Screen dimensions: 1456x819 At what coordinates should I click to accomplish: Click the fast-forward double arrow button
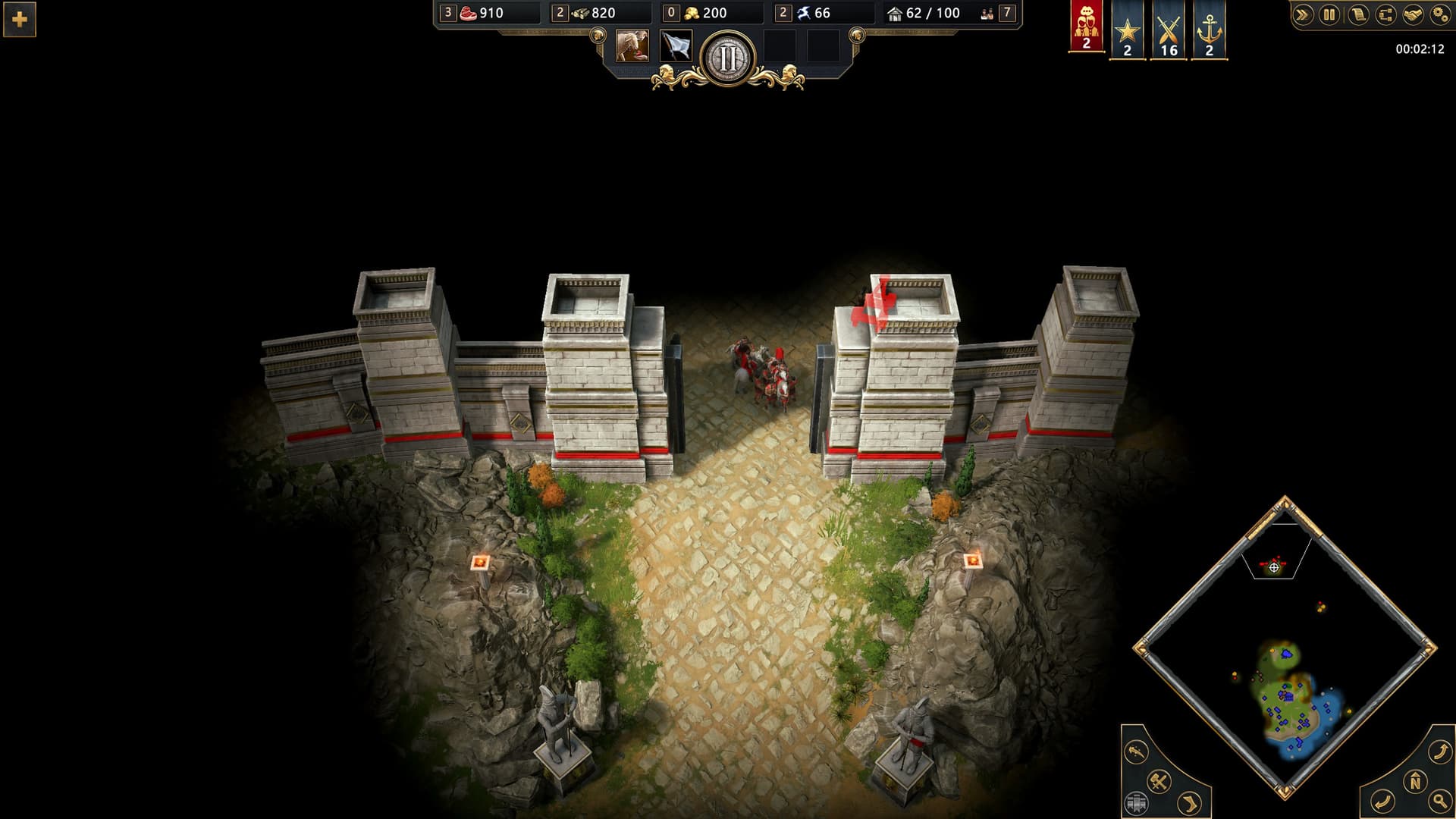pos(1303,14)
